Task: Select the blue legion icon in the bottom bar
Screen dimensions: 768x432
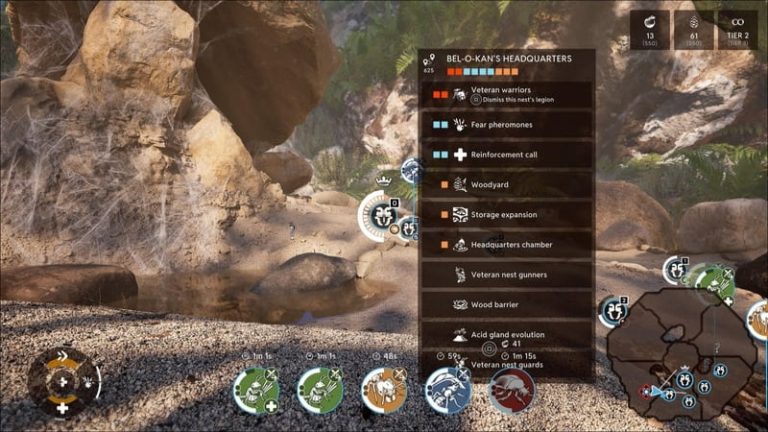Action: click(447, 390)
